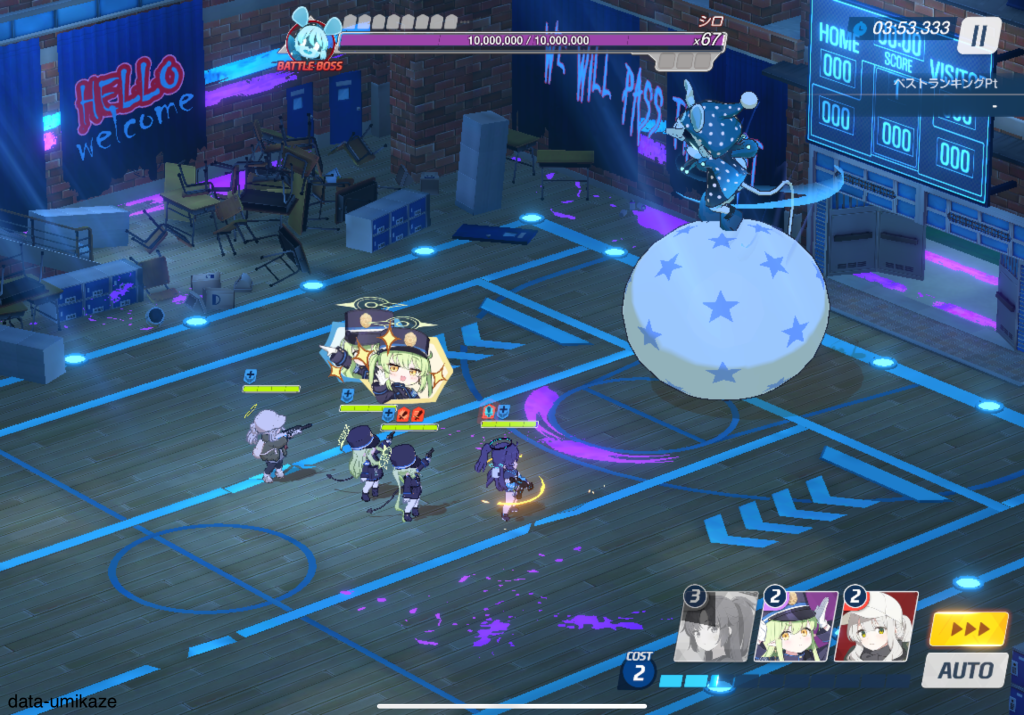Activate the green-haired student's skill card

click(x=796, y=627)
